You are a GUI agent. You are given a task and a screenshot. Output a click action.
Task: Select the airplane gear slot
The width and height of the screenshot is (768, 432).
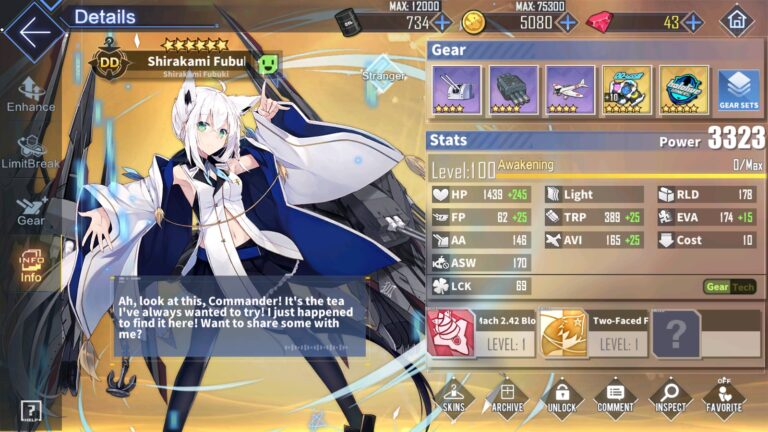point(571,90)
